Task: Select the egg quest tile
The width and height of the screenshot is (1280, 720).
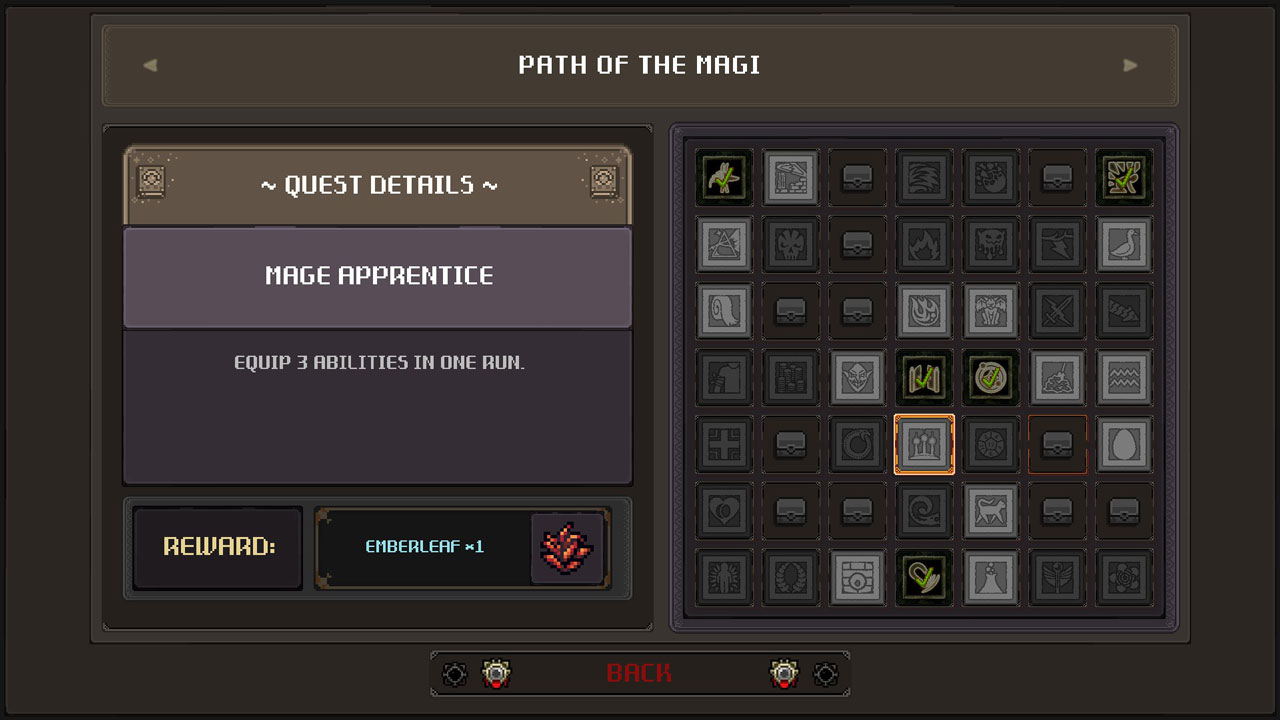Action: (x=1124, y=444)
